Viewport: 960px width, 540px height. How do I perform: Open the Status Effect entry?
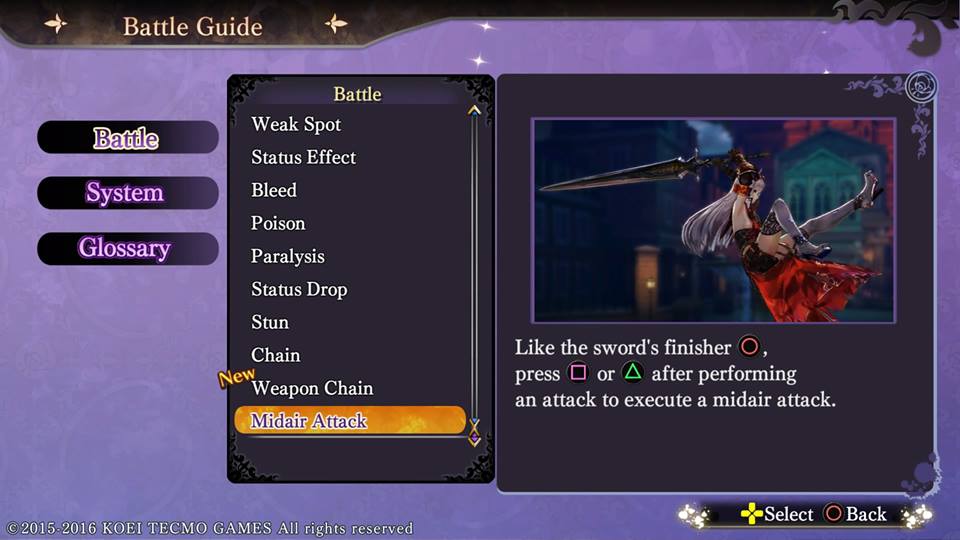[x=303, y=157]
